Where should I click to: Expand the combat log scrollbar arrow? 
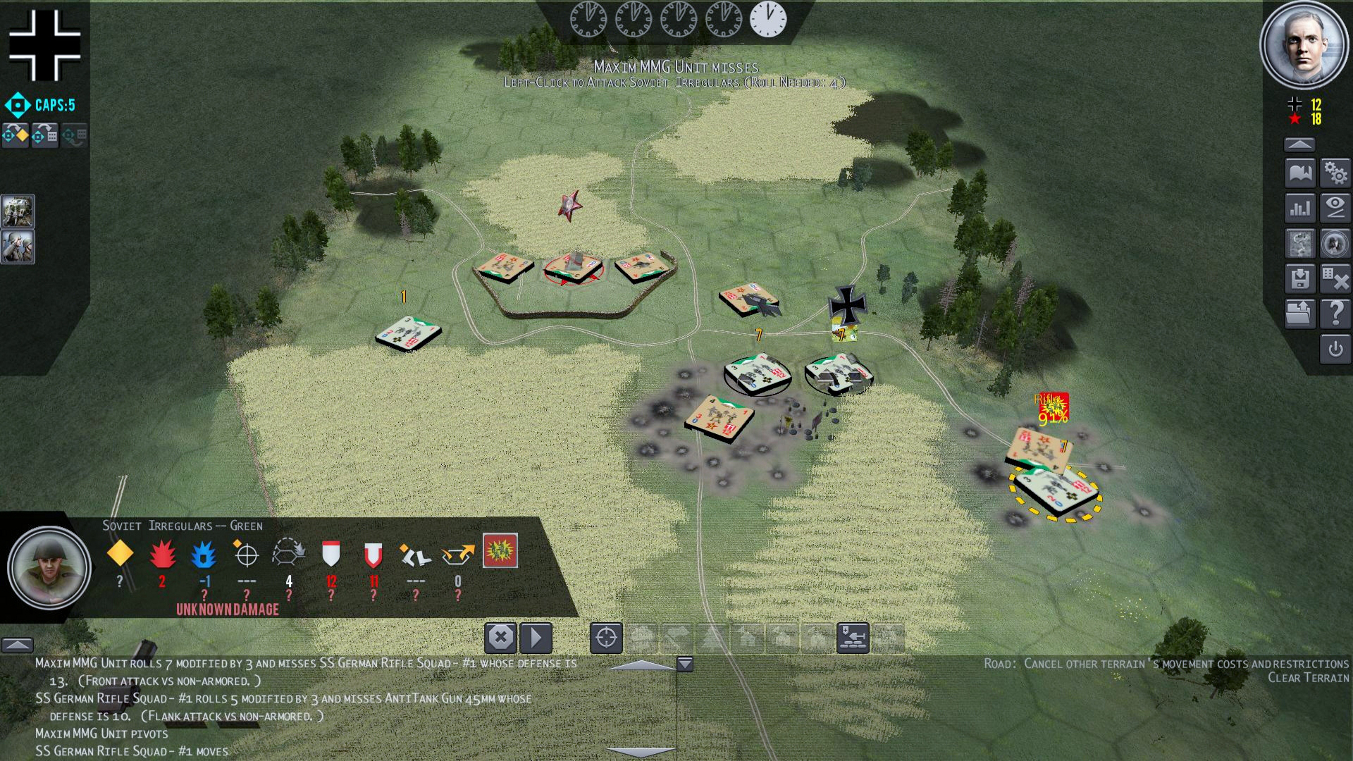683,662
